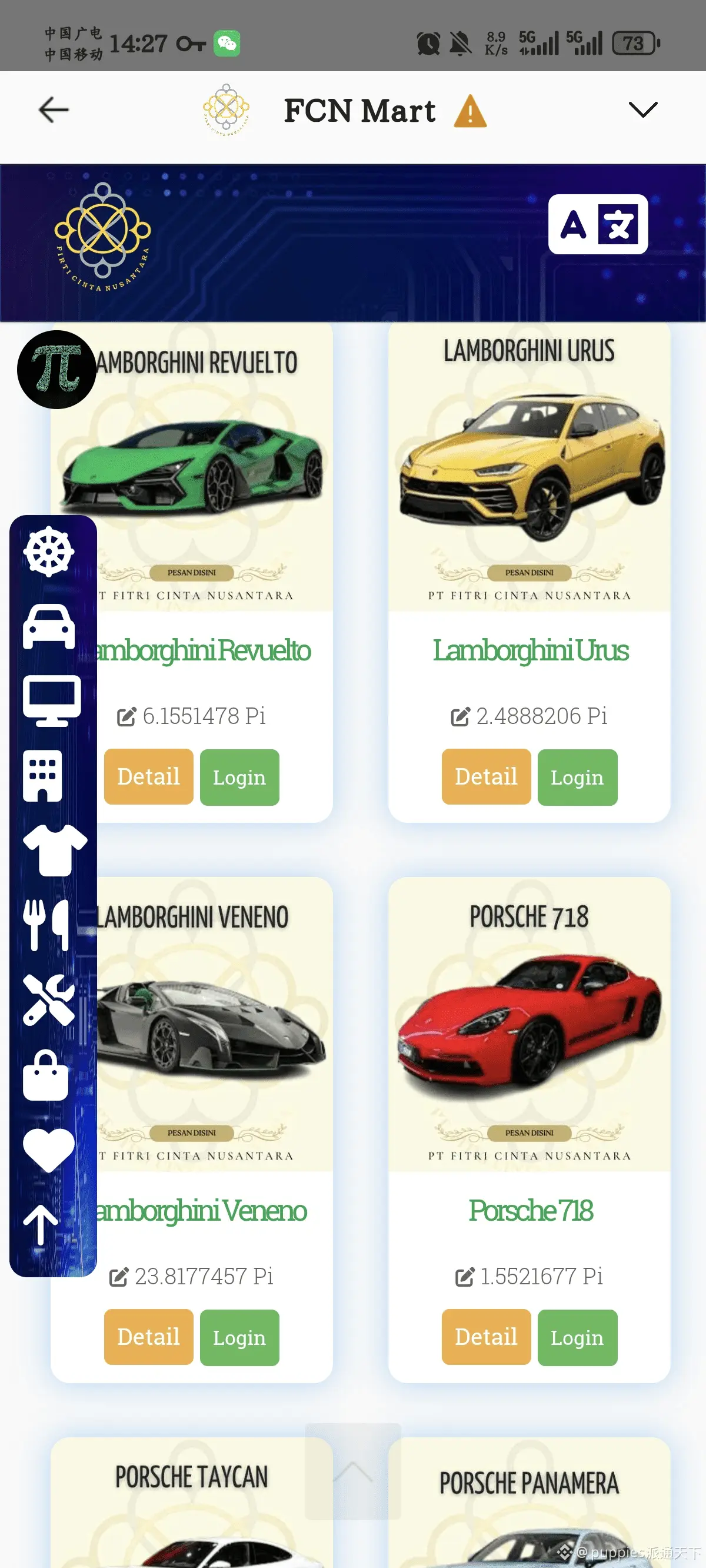This screenshot has height=1568, width=706.
Task: Open the building property sidebar category
Action: coord(42,776)
